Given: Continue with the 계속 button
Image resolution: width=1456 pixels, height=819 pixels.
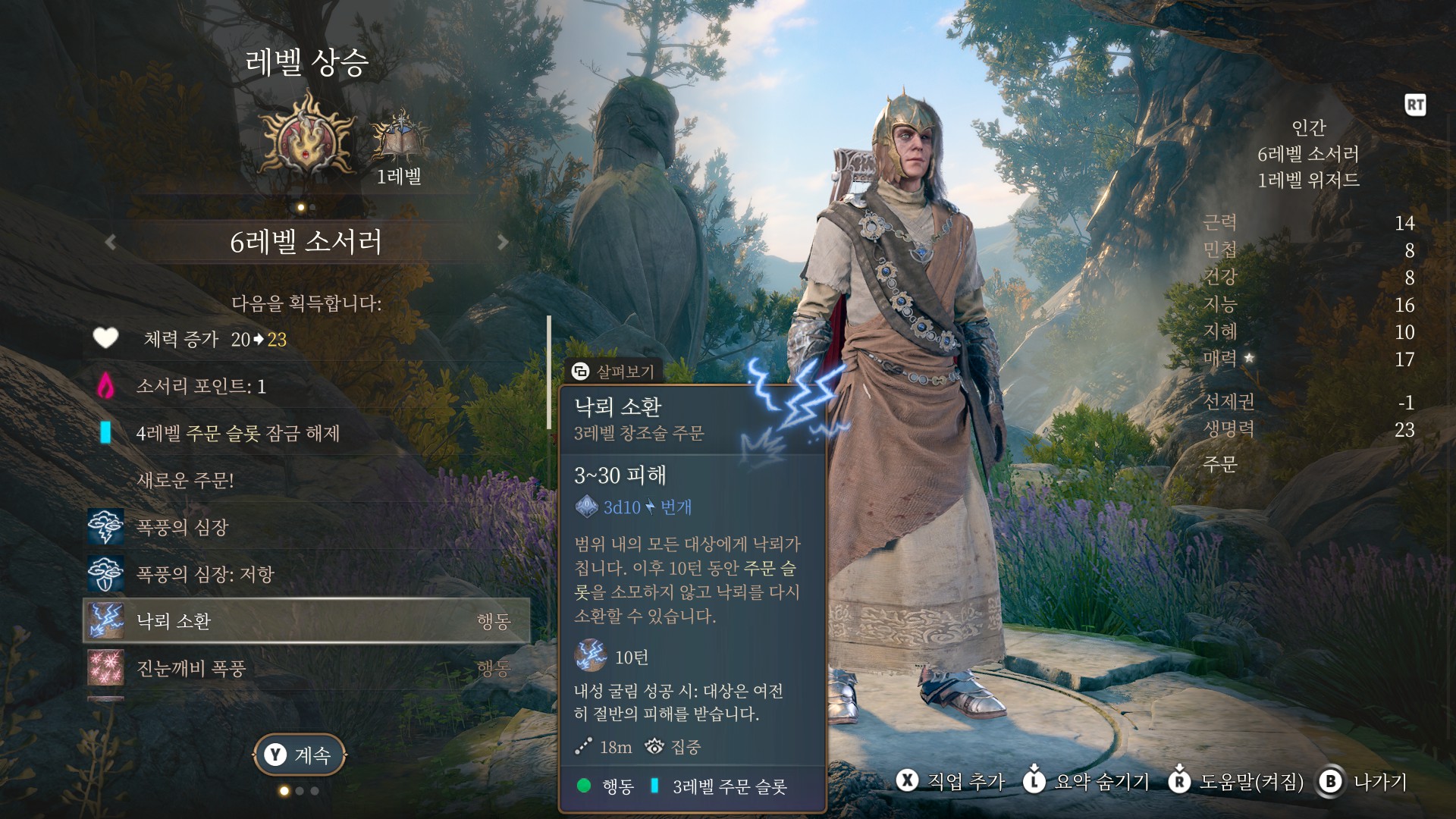Looking at the screenshot, I should [x=300, y=755].
